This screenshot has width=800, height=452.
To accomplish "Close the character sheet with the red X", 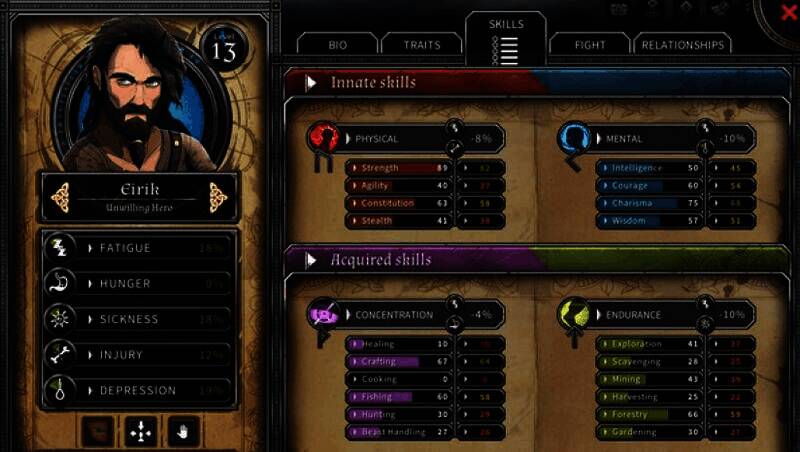I will (x=788, y=12).
